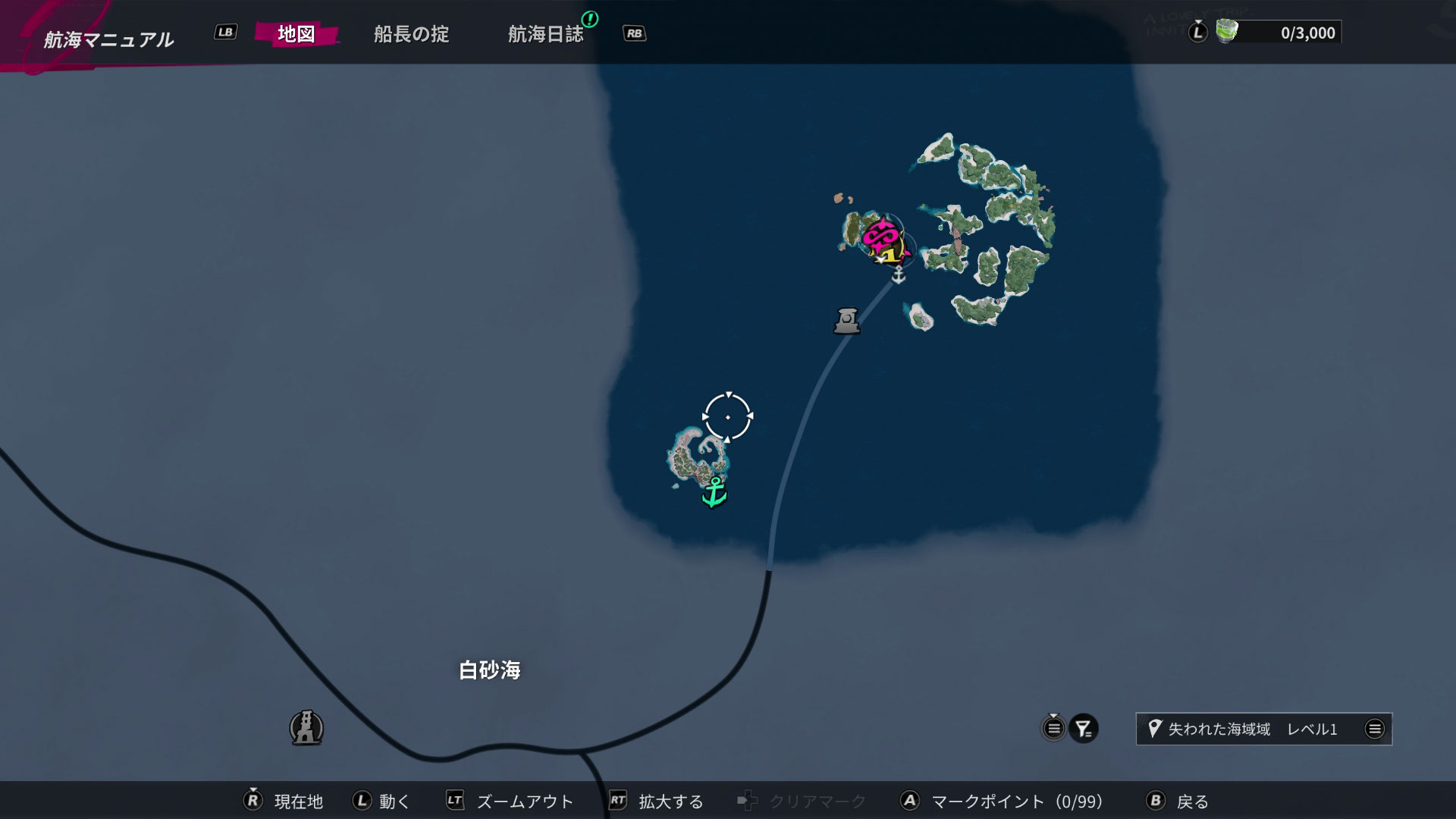
Task: Open the LB tab switcher button
Action: 224,33
